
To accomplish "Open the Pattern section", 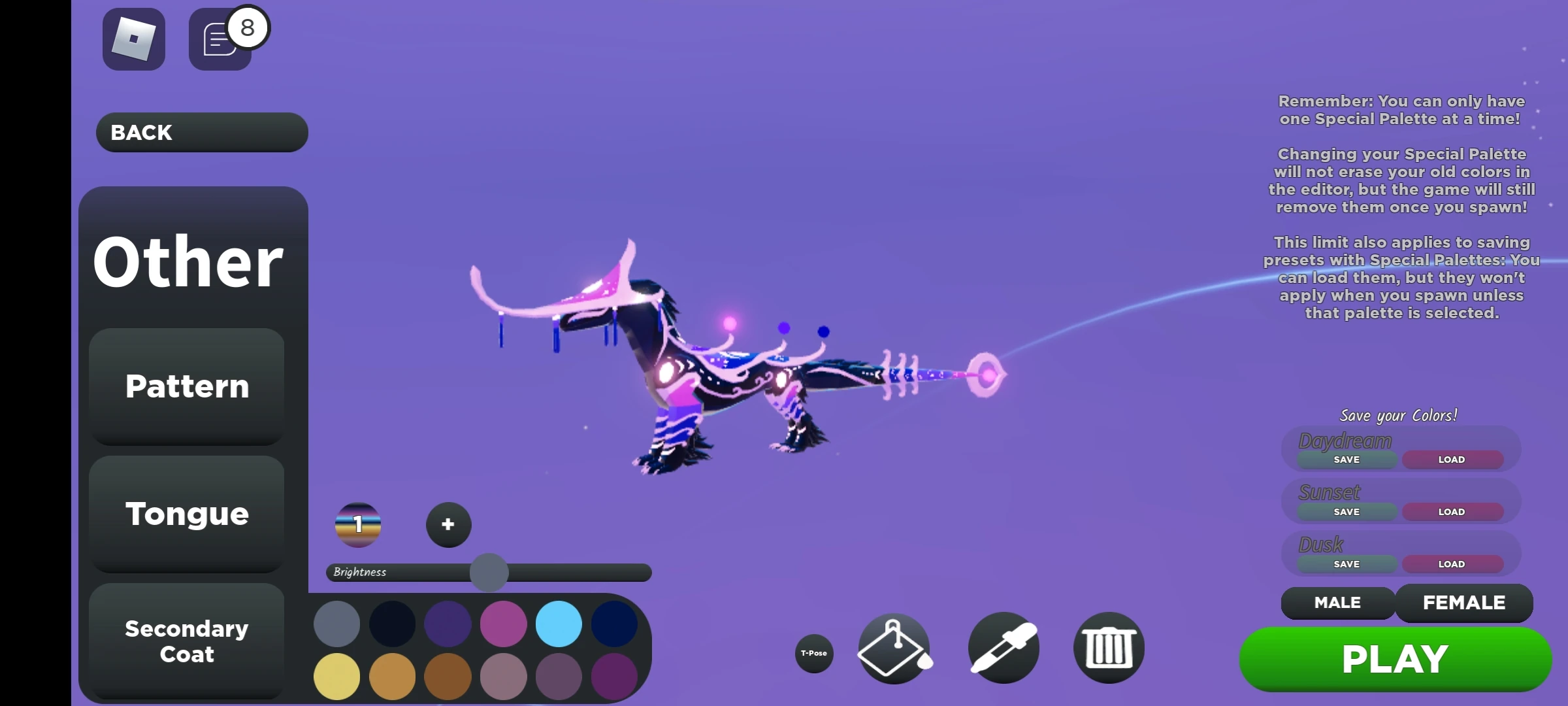I will tap(186, 386).
